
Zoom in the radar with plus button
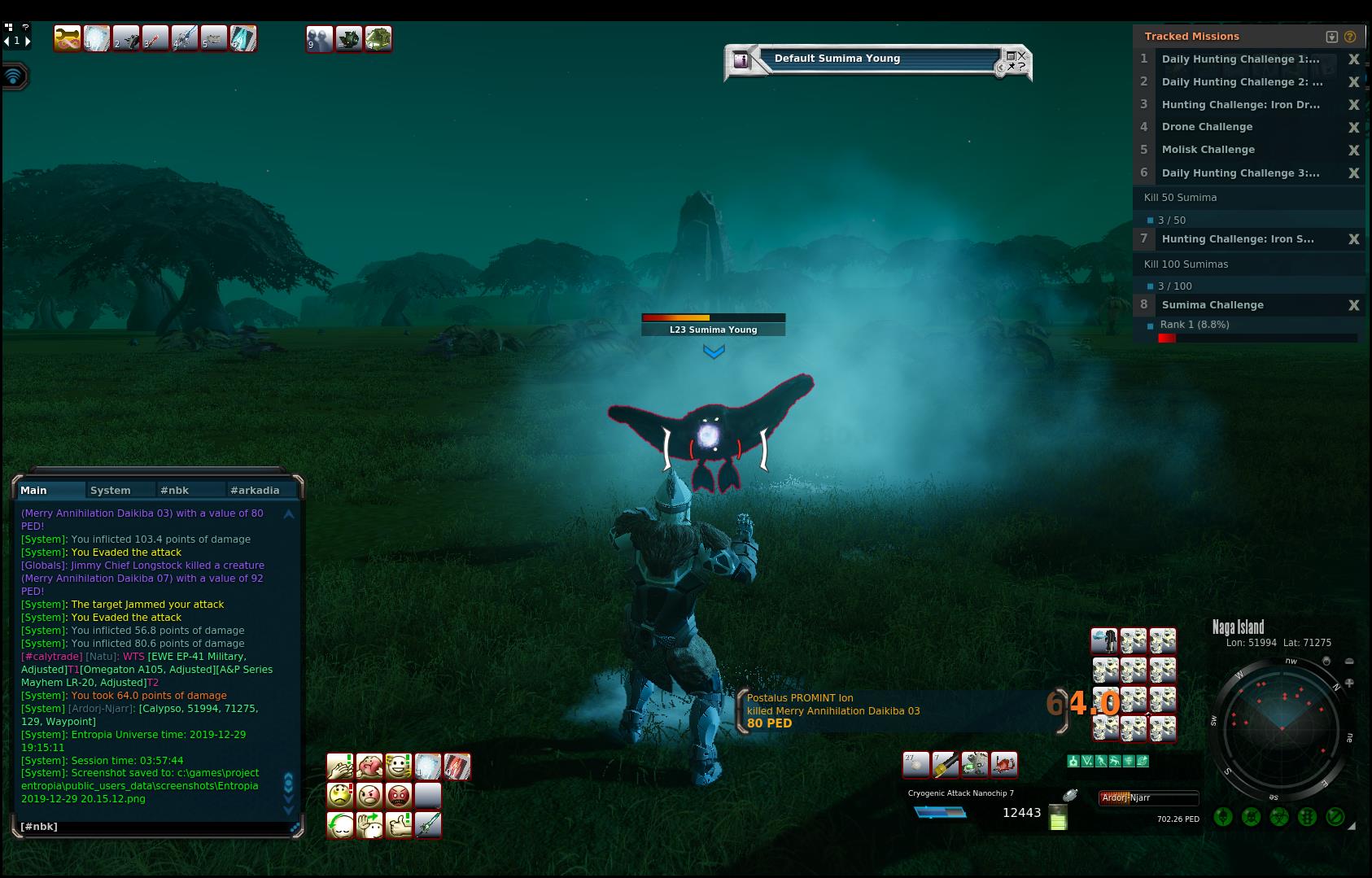1349,684
